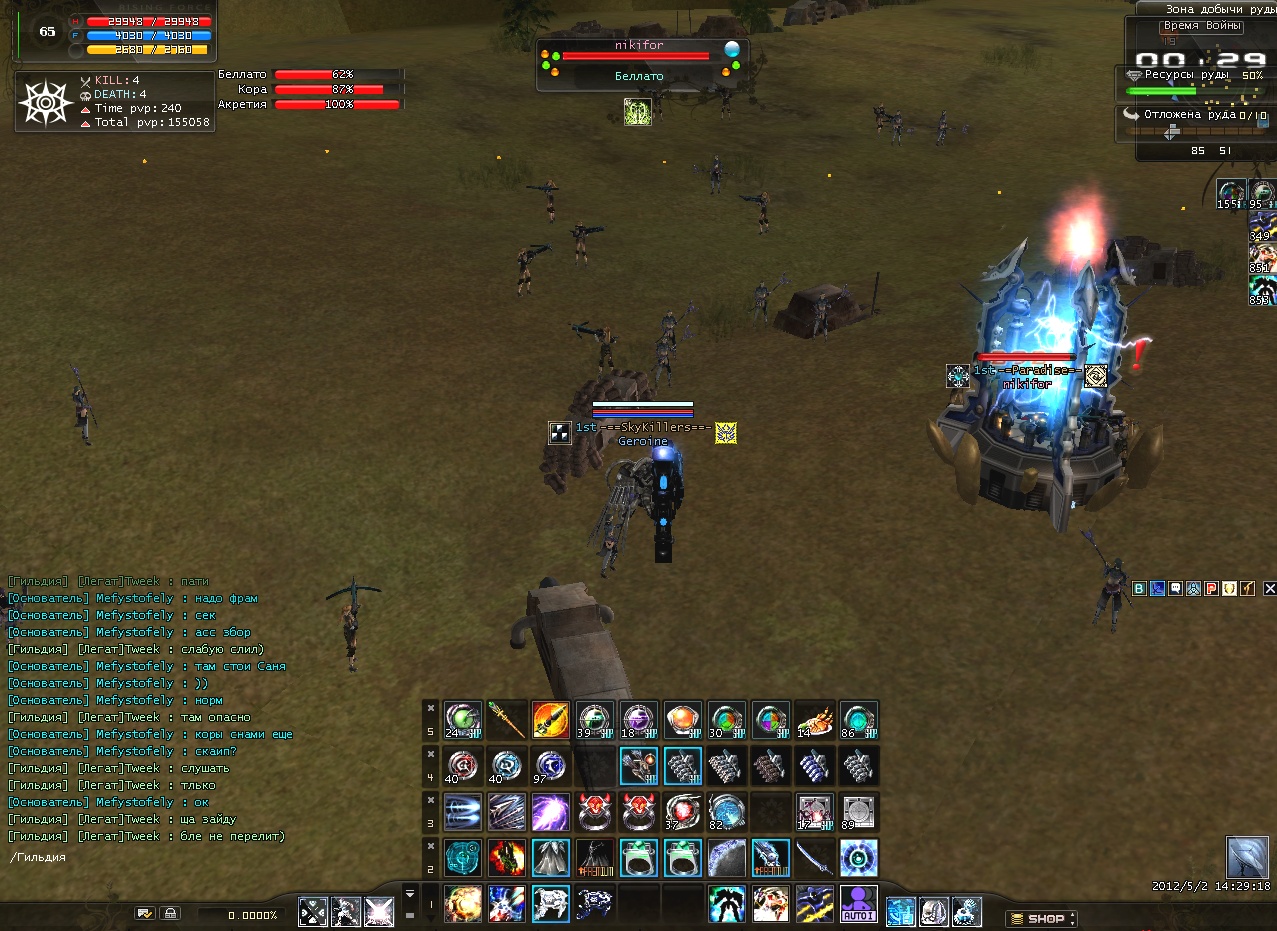Use the orange rocket launcher skill
The width and height of the screenshot is (1277, 931).
[x=551, y=720]
